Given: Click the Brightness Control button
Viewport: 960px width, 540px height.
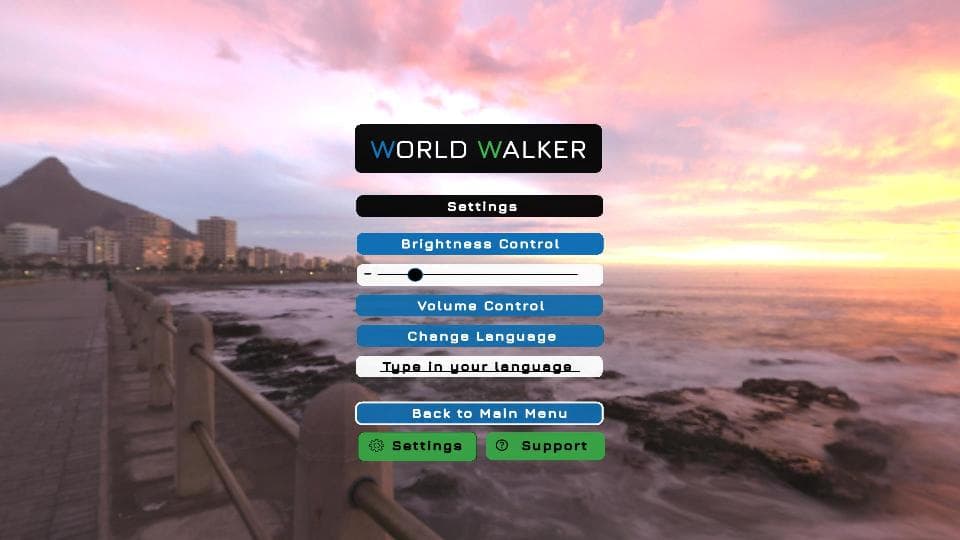Looking at the screenshot, I should click(x=480, y=244).
